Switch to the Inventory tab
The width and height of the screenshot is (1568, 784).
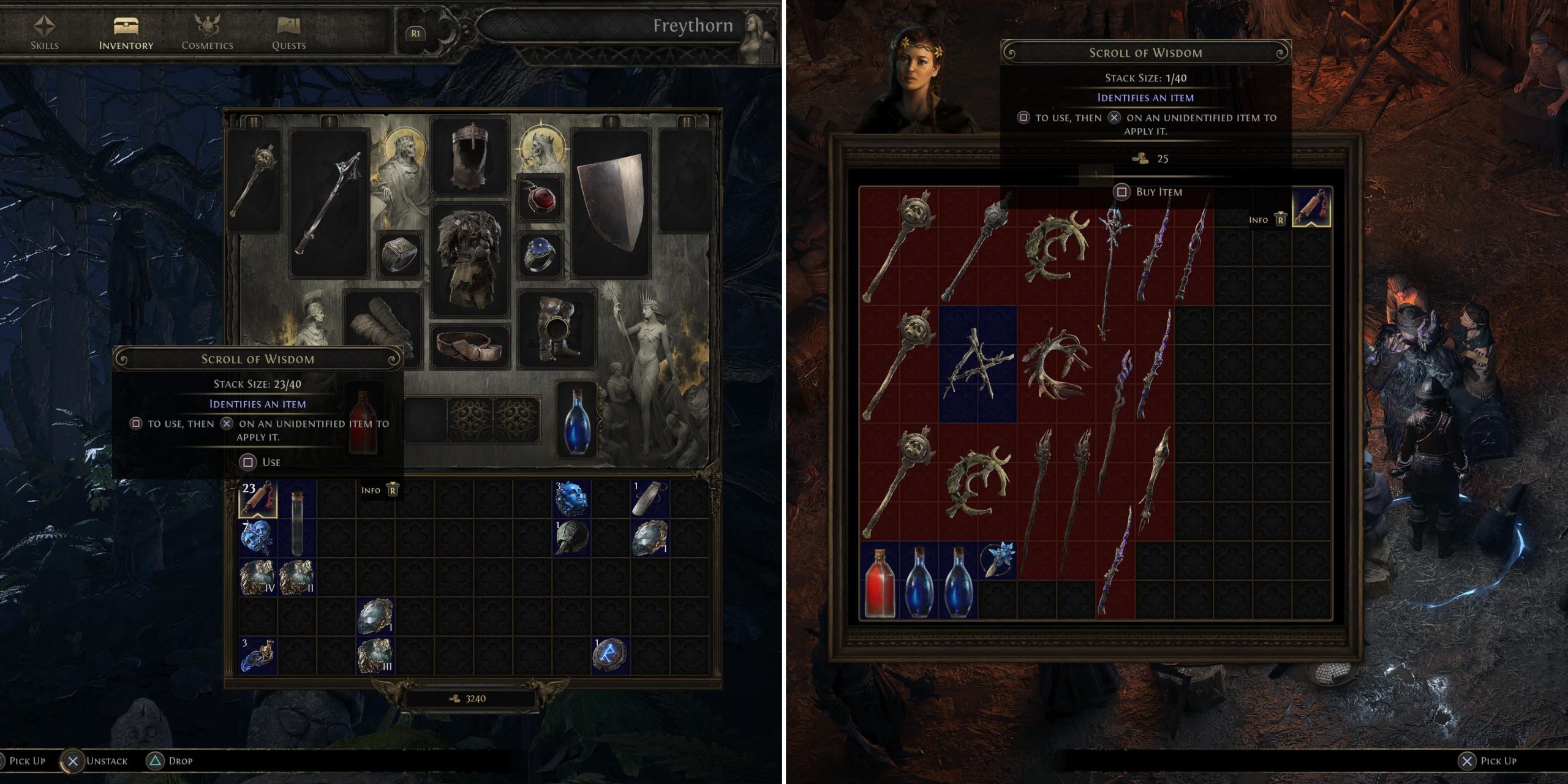click(126, 32)
